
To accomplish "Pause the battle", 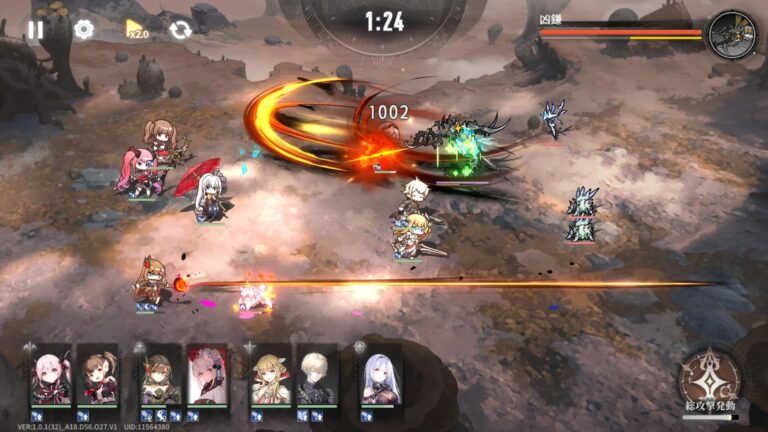I will [36, 29].
